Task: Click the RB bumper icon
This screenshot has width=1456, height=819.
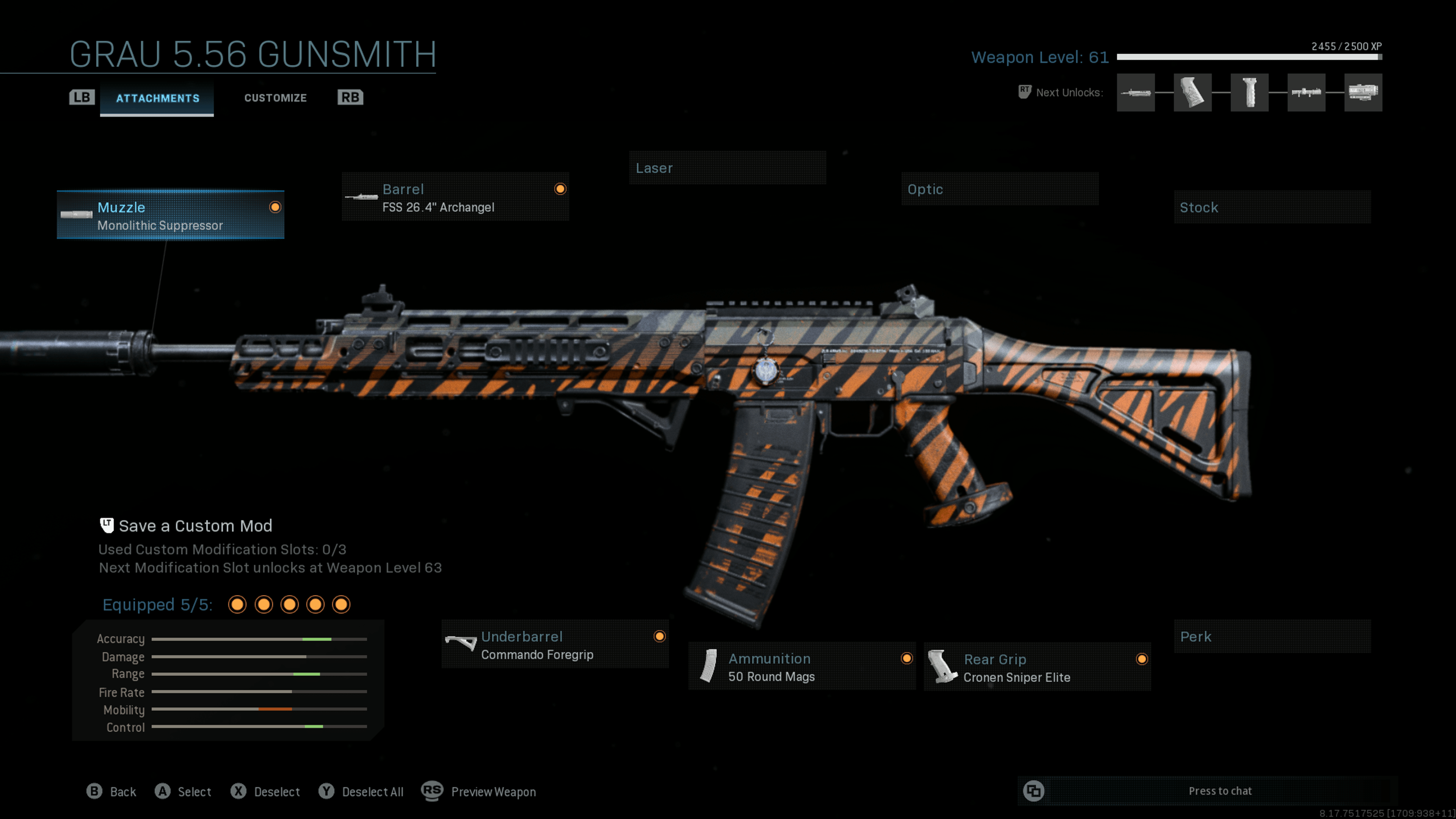Action: tap(349, 97)
